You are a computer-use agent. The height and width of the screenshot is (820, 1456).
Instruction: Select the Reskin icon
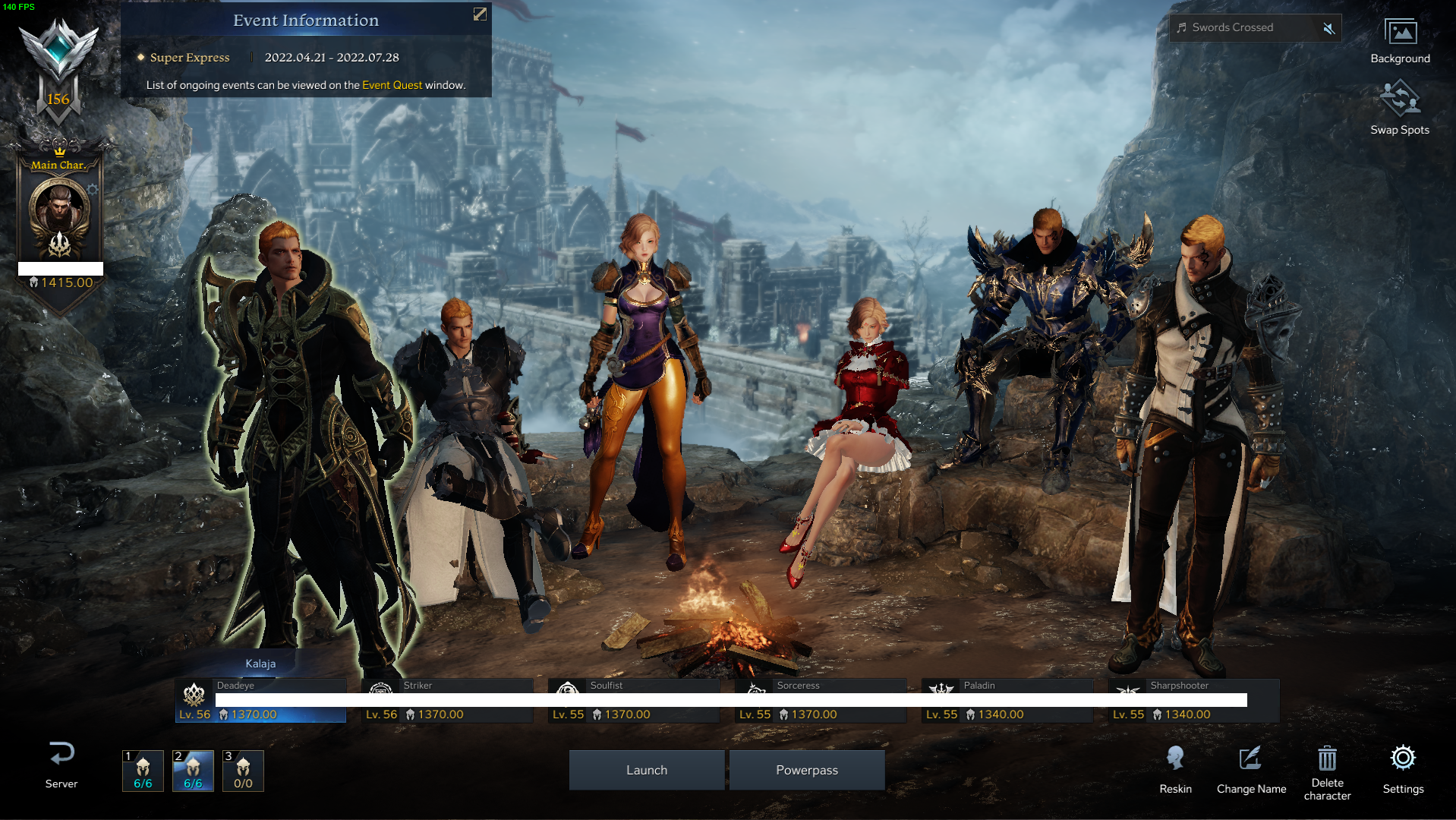(1176, 758)
